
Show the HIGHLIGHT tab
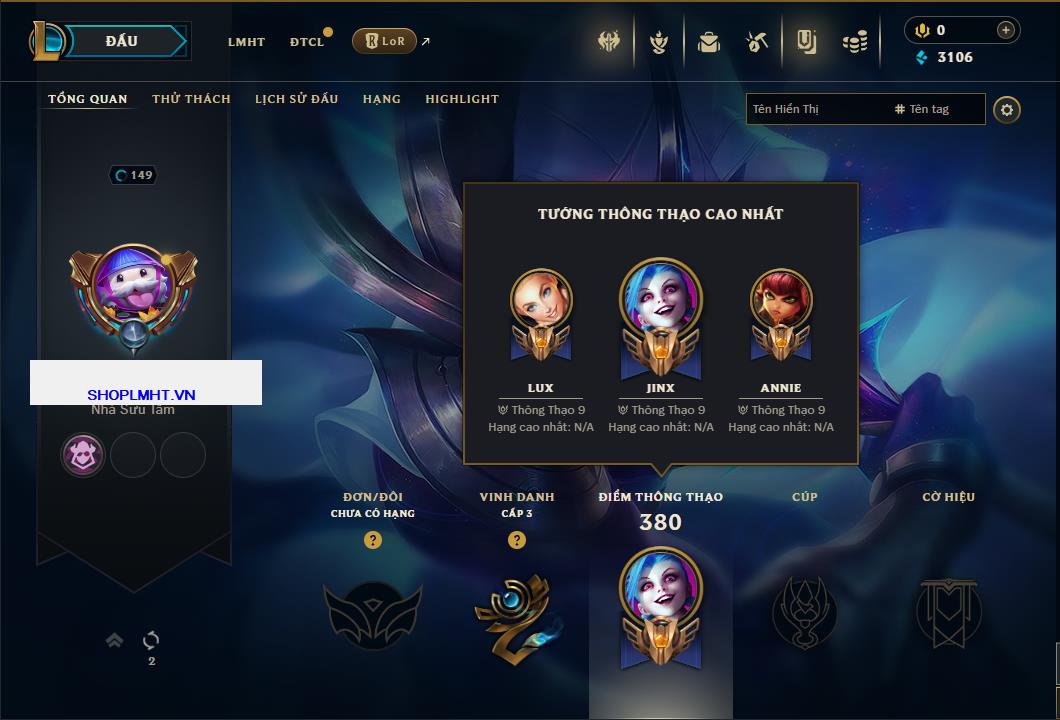pos(461,99)
